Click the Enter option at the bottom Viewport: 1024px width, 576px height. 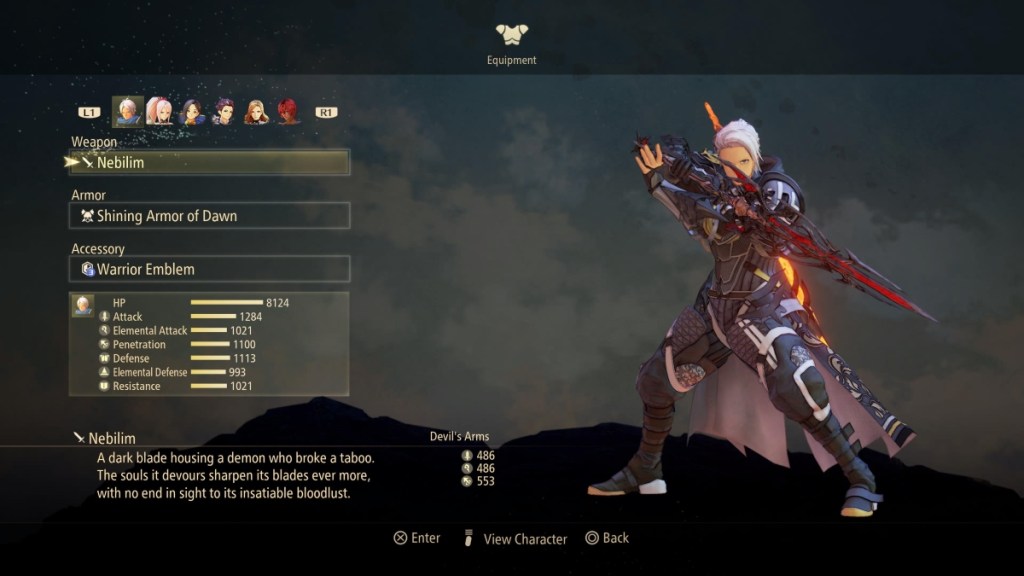pyautogui.click(x=417, y=538)
